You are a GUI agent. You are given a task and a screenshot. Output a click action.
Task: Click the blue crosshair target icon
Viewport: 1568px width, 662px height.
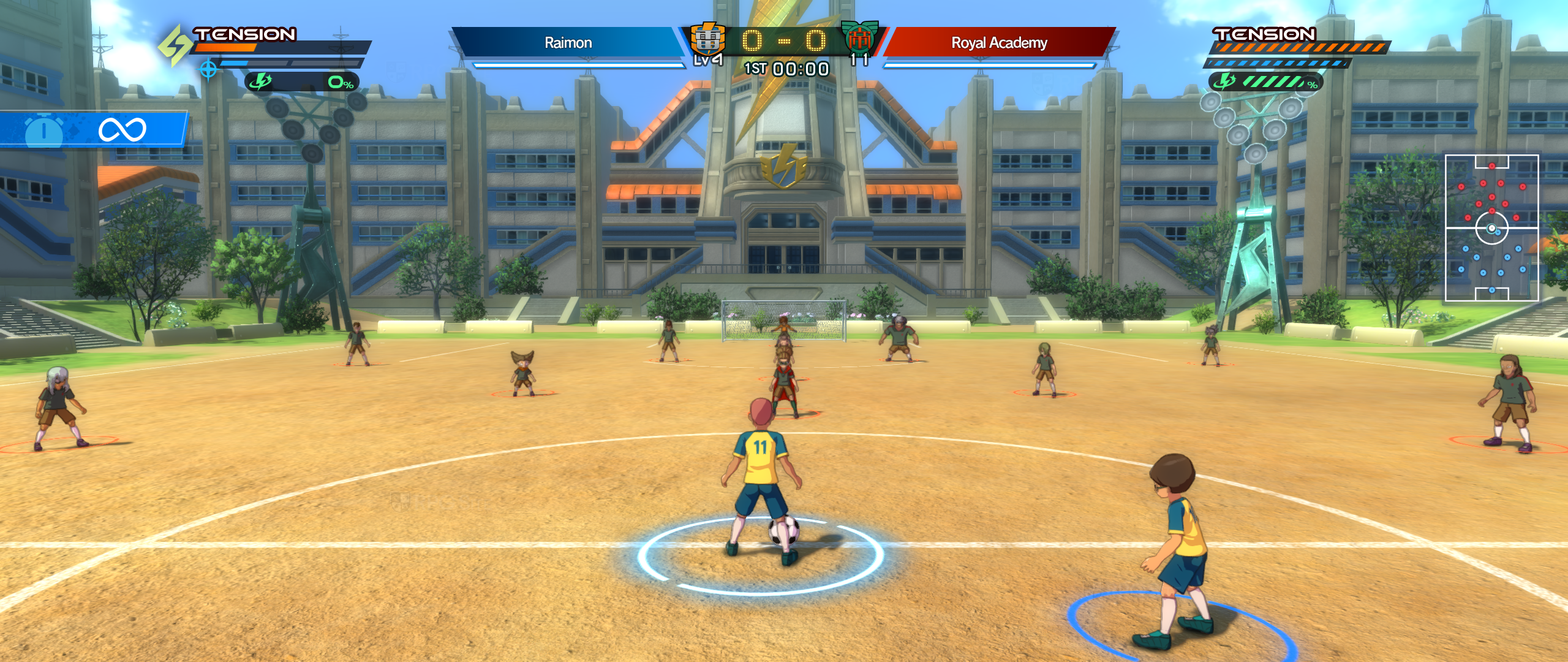208,70
